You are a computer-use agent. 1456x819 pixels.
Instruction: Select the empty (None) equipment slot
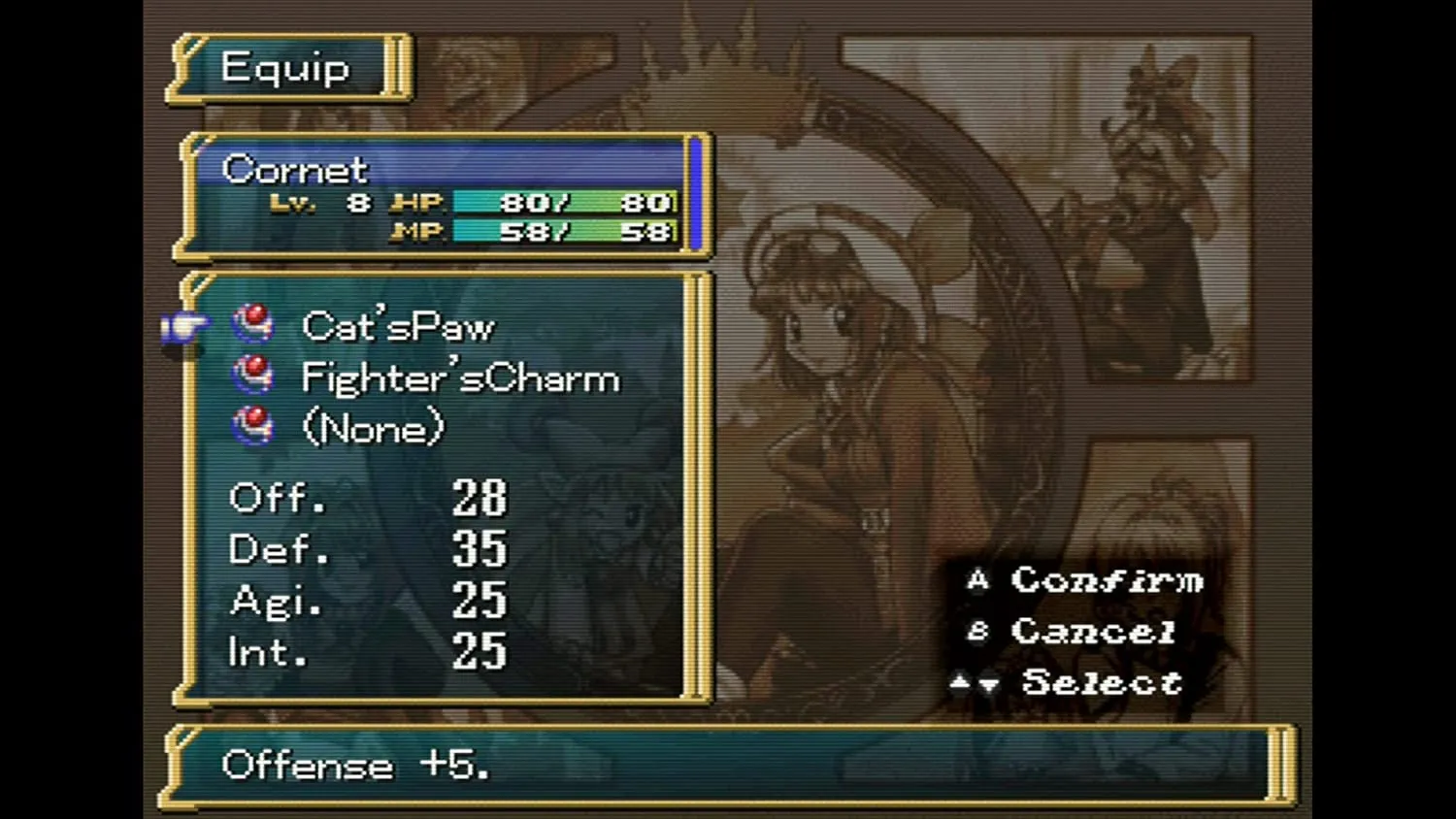pyautogui.click(x=374, y=428)
